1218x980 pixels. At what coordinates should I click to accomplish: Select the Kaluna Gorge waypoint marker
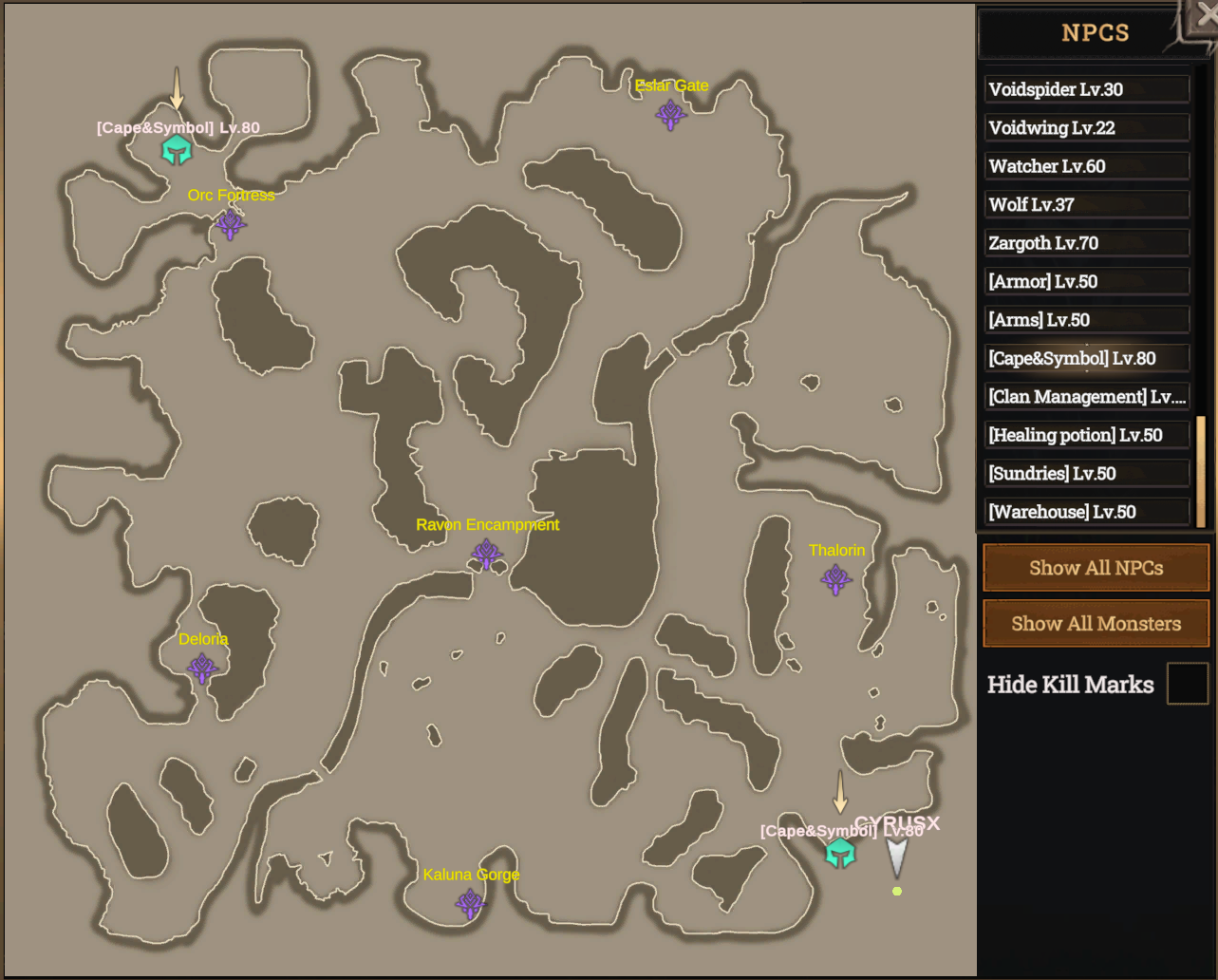[470, 904]
